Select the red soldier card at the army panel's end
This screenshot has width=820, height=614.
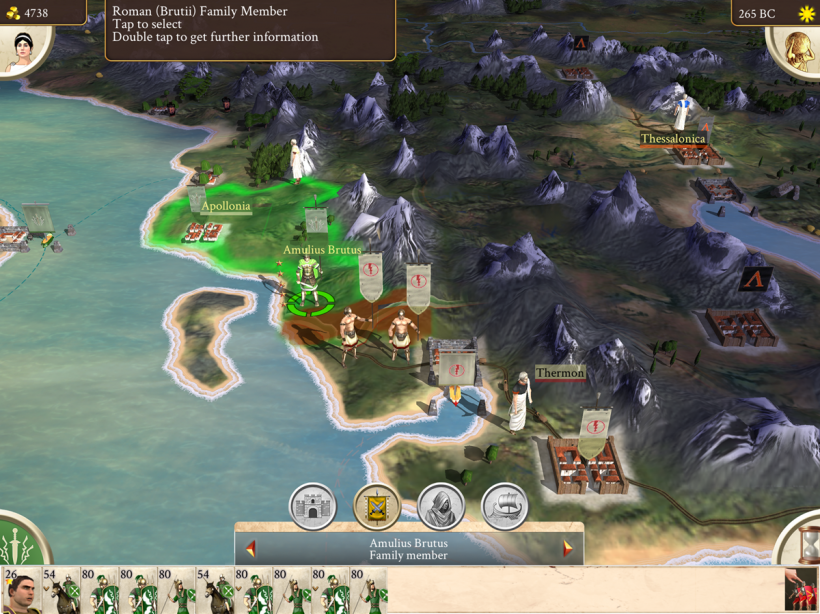[801, 591]
